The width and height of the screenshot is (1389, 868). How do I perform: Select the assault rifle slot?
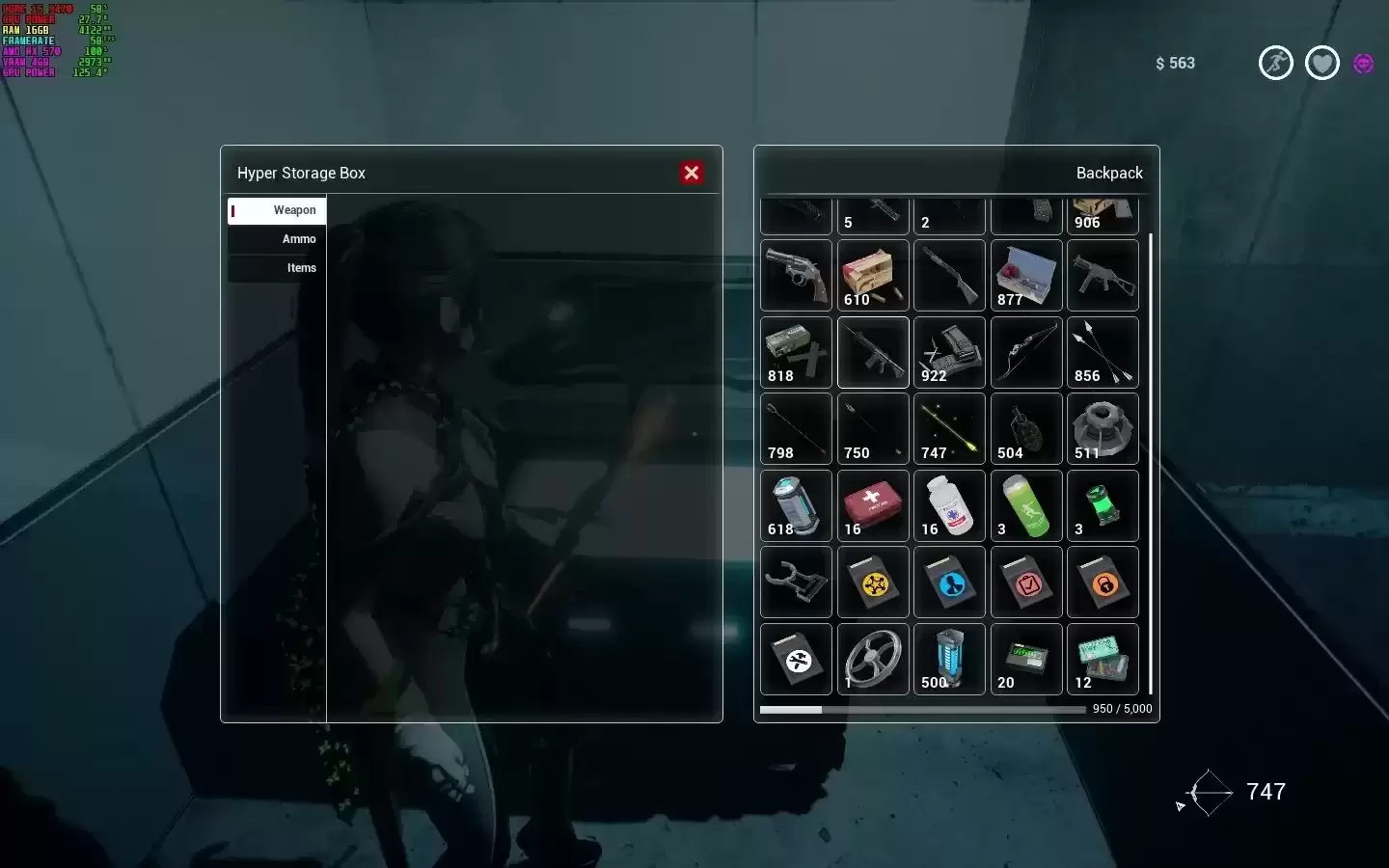(x=873, y=352)
